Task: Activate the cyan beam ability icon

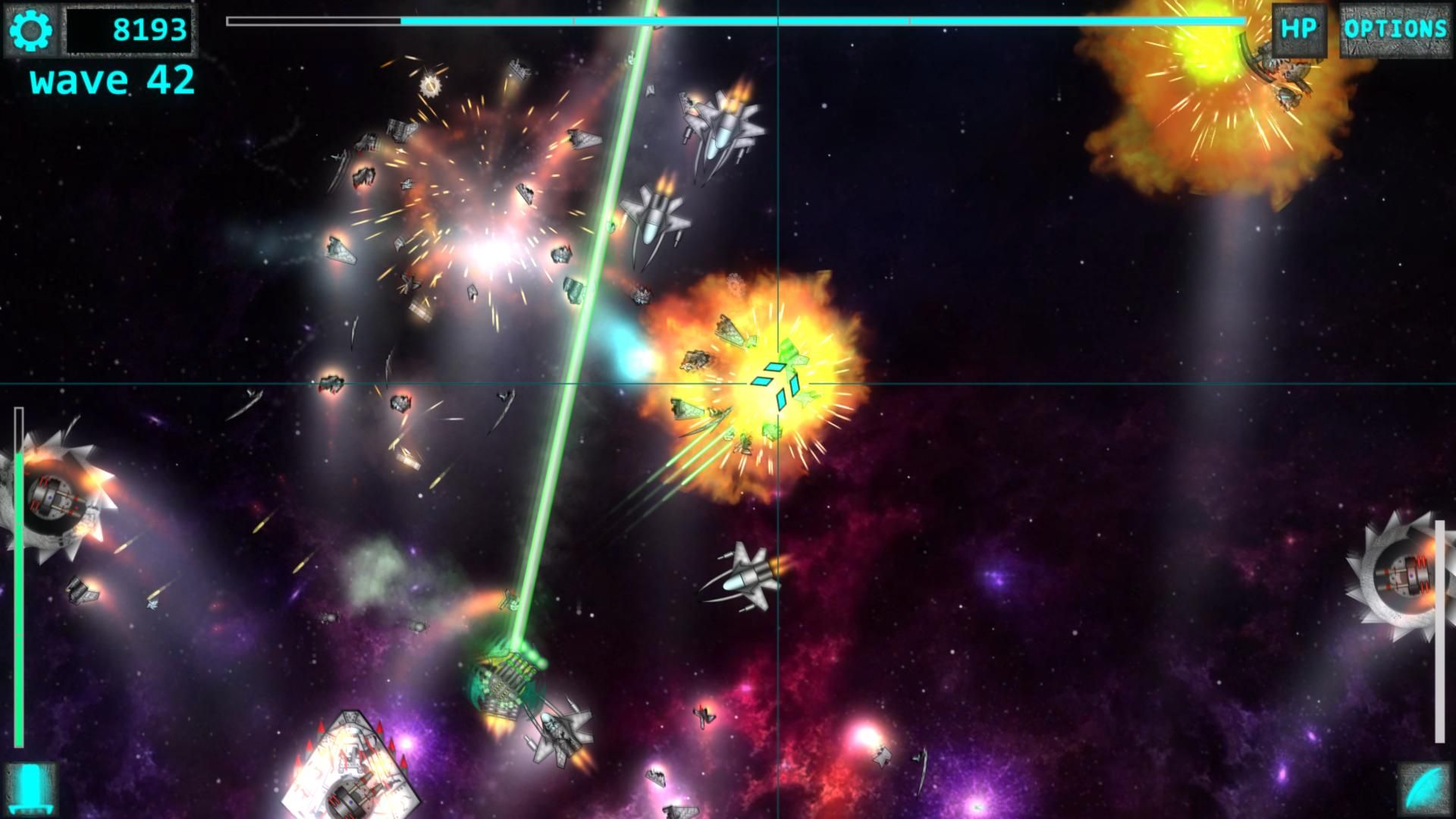Action: [x=31, y=789]
